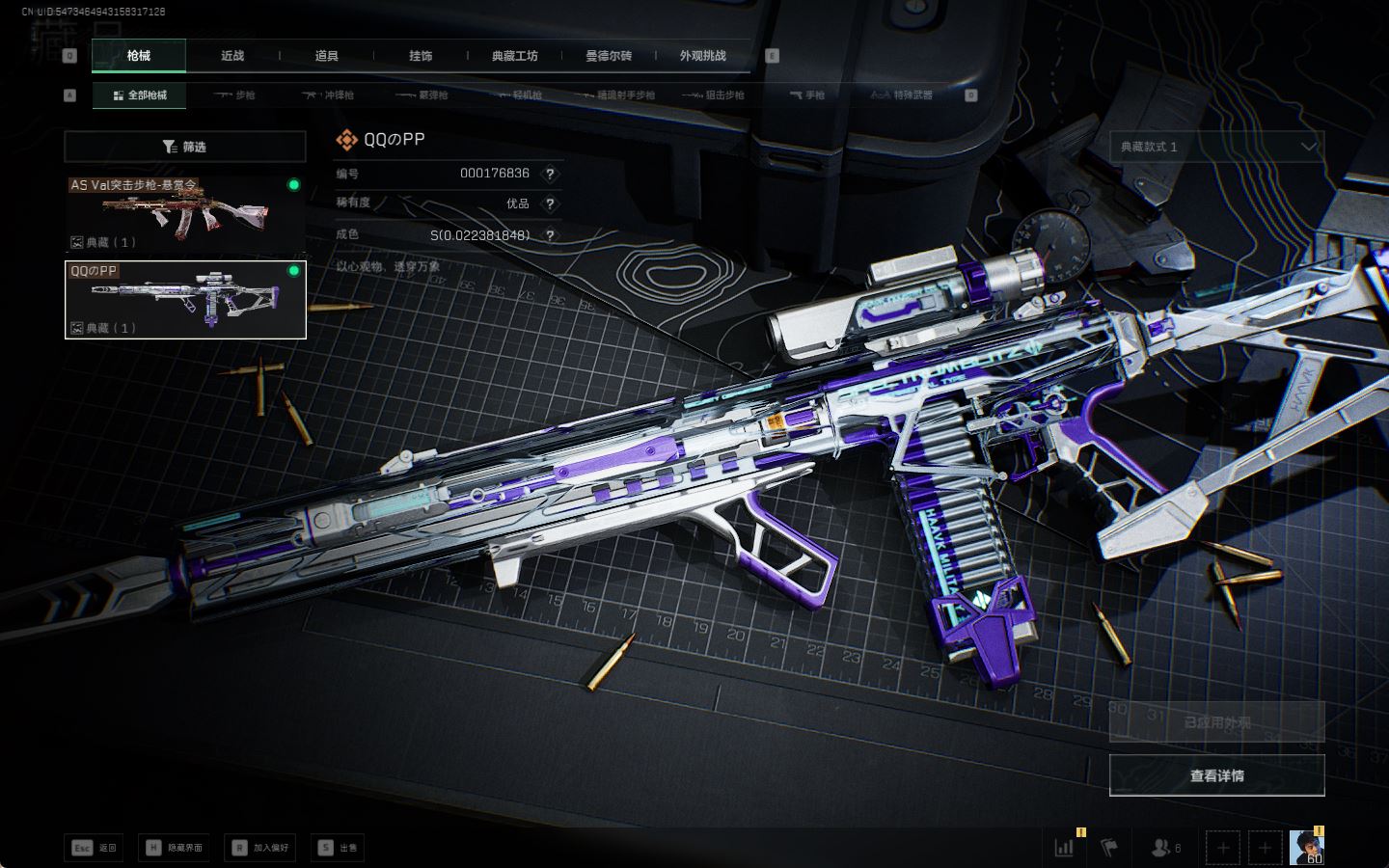Filter by 霰弹枪 shotguns
1389x868 pixels.
[x=422, y=95]
